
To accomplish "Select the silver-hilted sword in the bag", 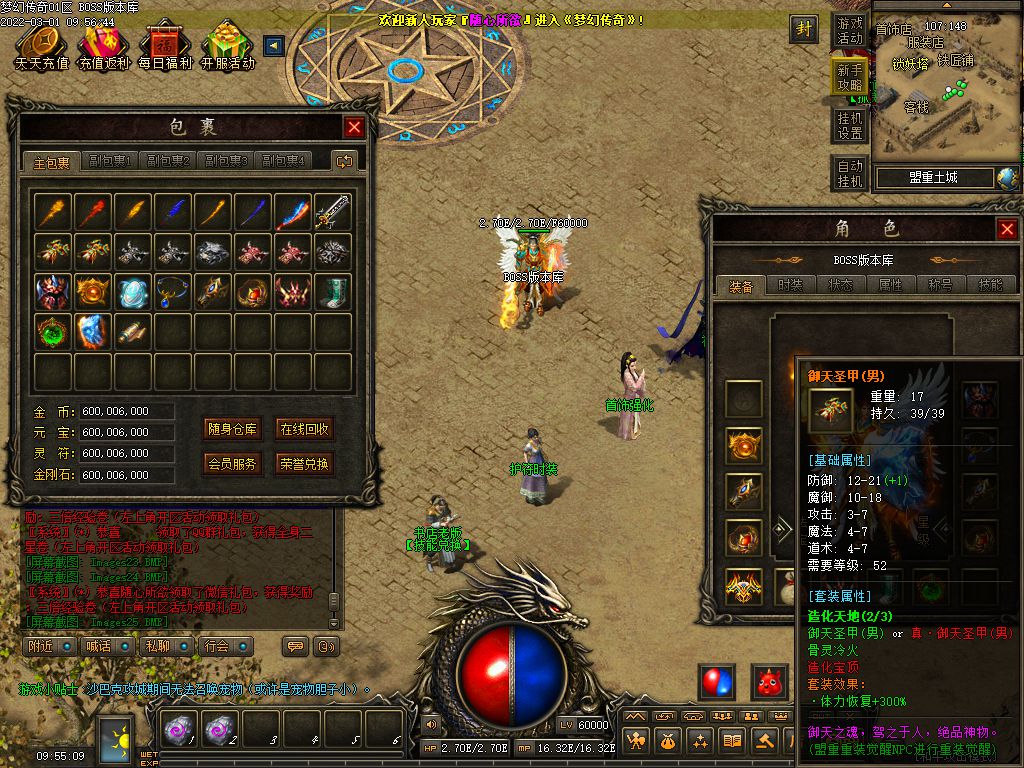I will click(333, 212).
